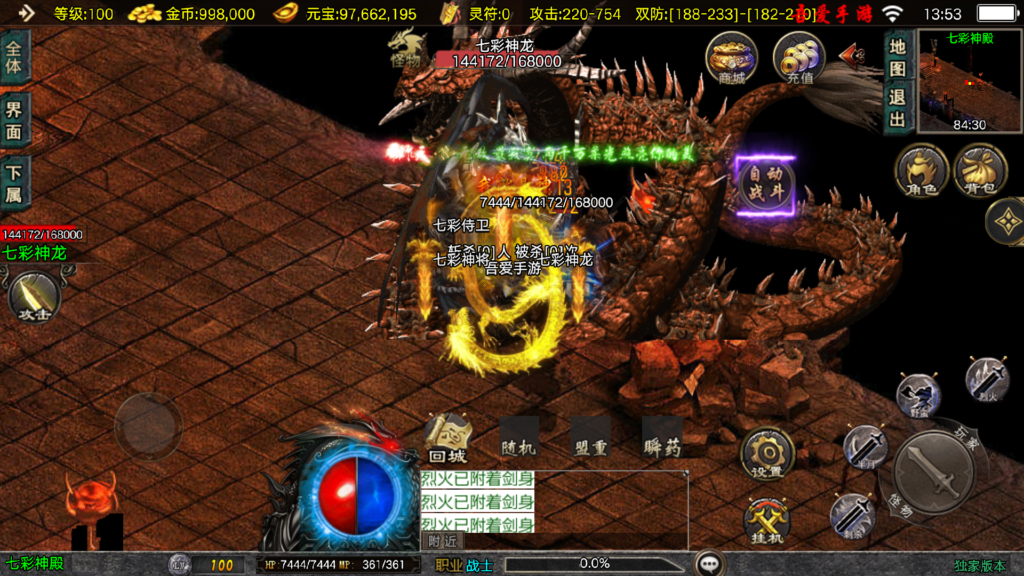Open the 地图 map button

click(x=897, y=56)
